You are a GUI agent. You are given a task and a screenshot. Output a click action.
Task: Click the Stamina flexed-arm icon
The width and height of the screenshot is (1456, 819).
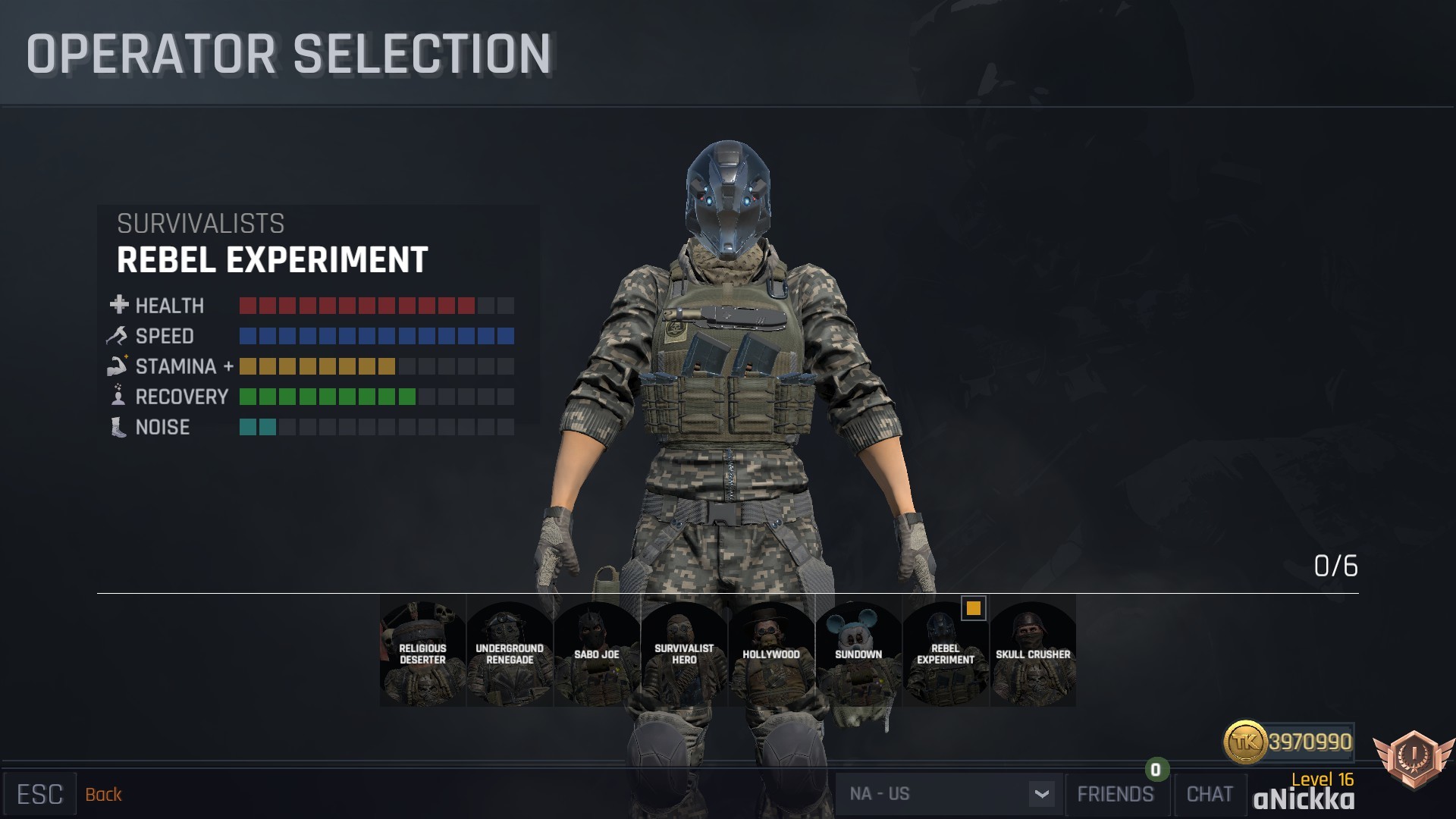pos(117,366)
